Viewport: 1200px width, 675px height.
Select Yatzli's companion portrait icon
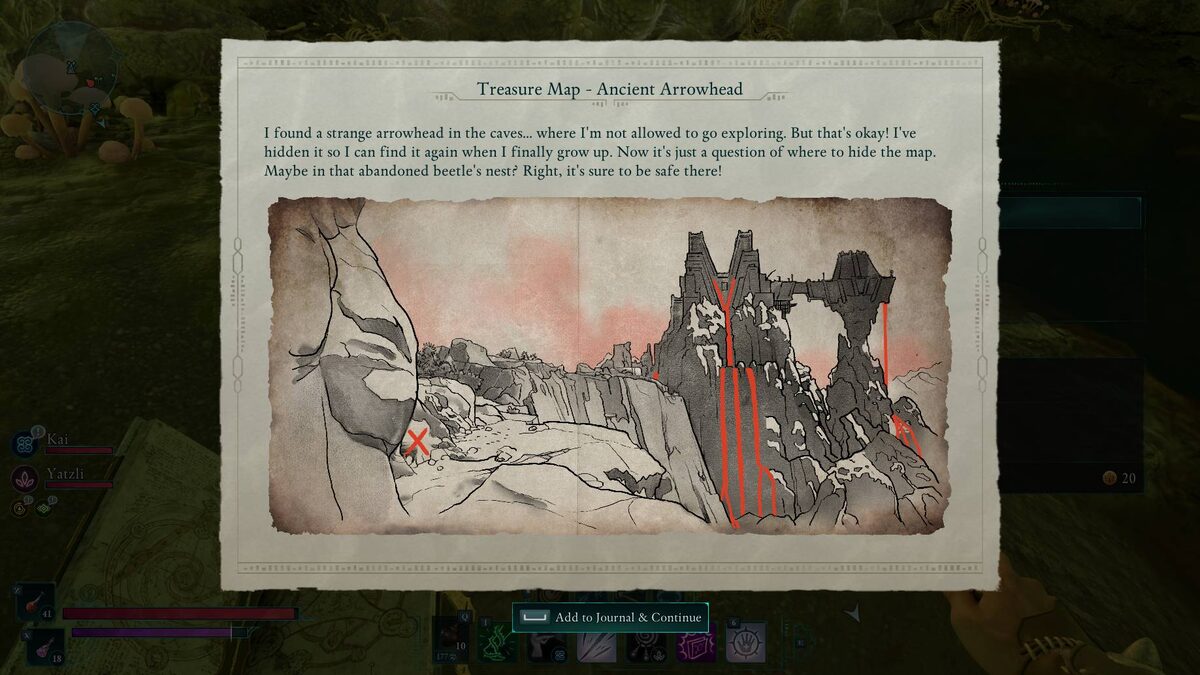coord(26,478)
